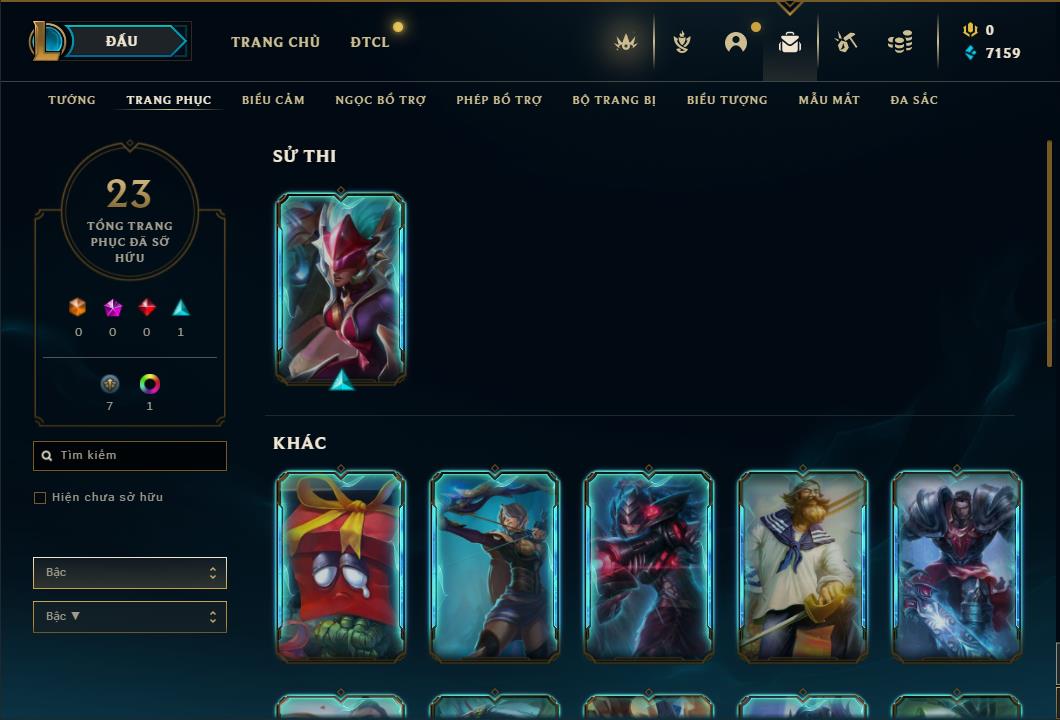Go to TRANG CHỦ home page
Screen dimensions: 1060x720
[x=275, y=42]
